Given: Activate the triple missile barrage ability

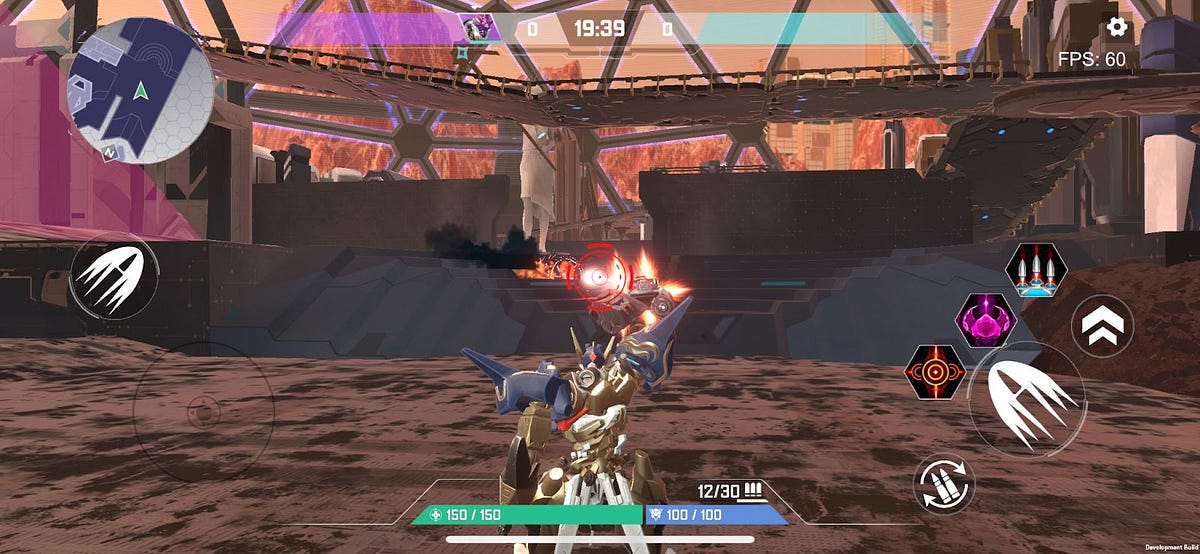Looking at the screenshot, I should point(1035,269).
